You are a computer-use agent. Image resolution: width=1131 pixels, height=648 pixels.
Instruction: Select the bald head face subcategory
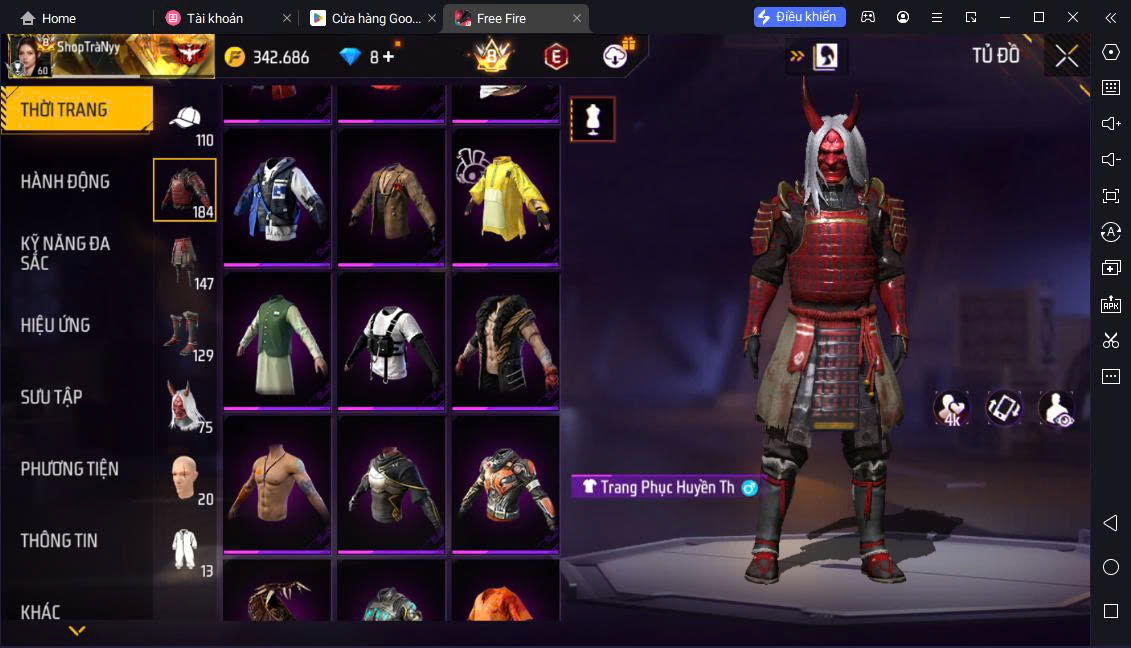pos(185,479)
